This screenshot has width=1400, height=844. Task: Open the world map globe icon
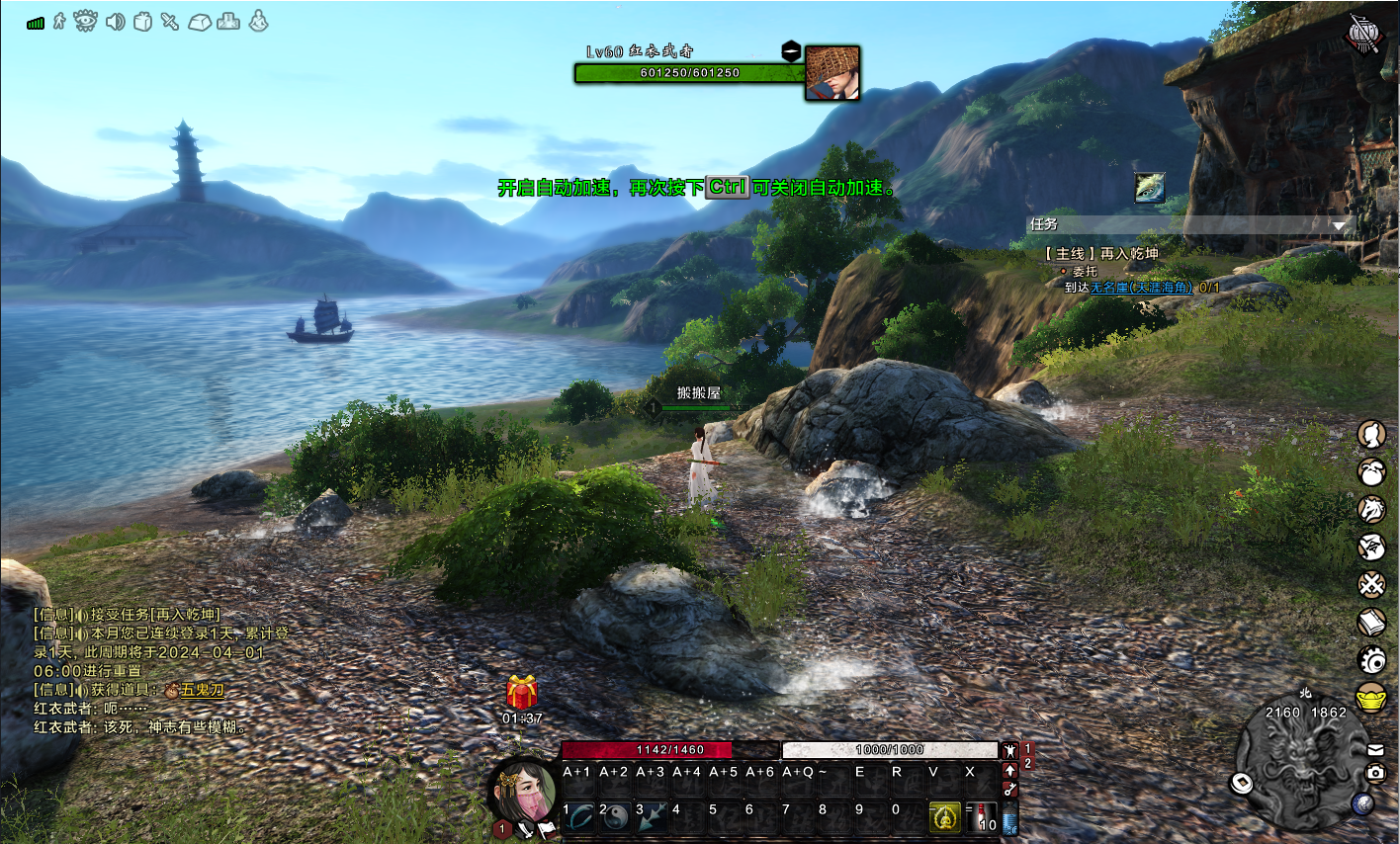(x=1363, y=802)
